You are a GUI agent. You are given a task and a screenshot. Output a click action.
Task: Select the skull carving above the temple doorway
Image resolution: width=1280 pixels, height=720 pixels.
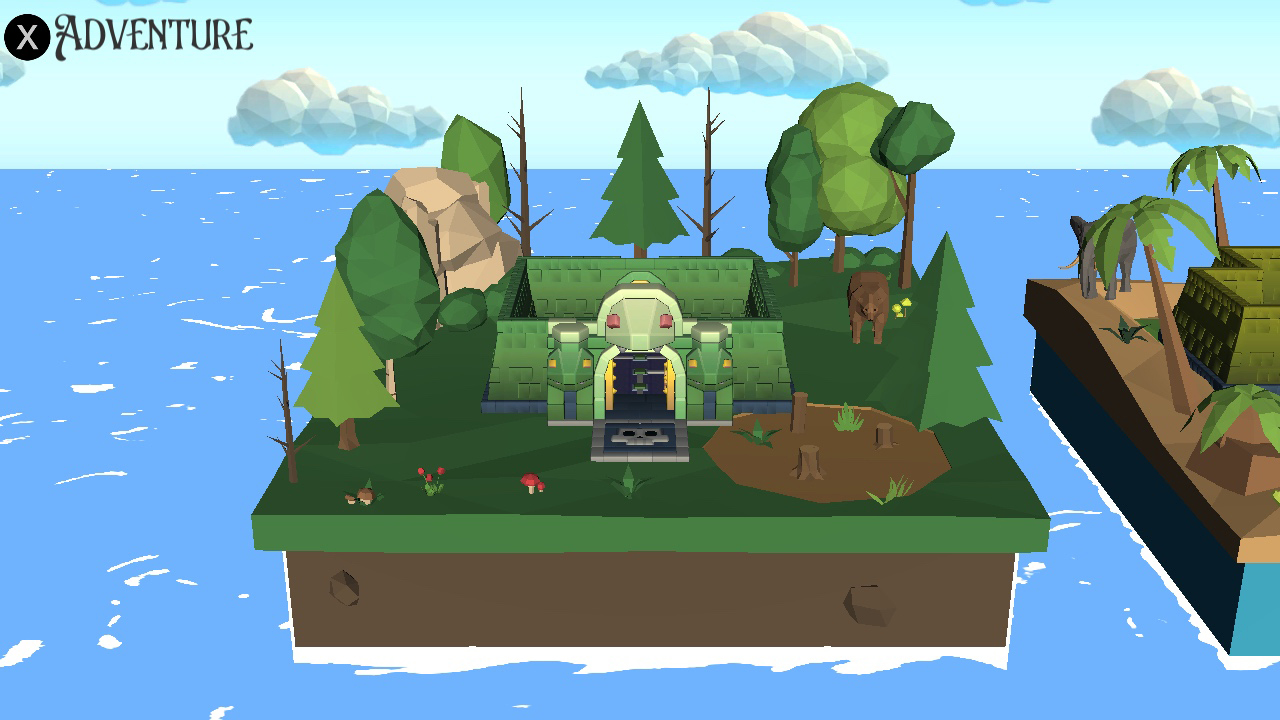(x=640, y=316)
